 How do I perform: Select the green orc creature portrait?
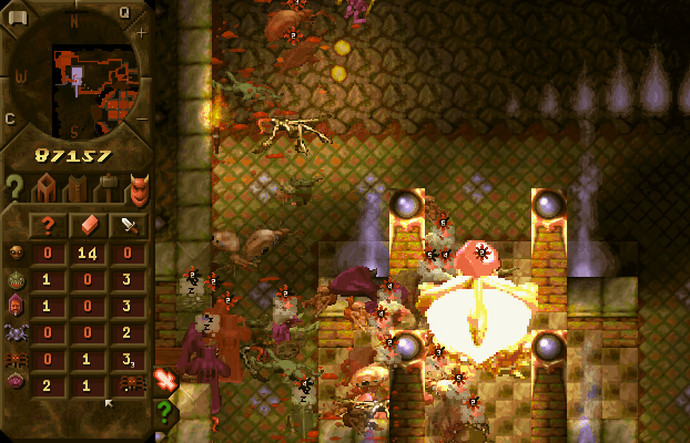pos(15,279)
